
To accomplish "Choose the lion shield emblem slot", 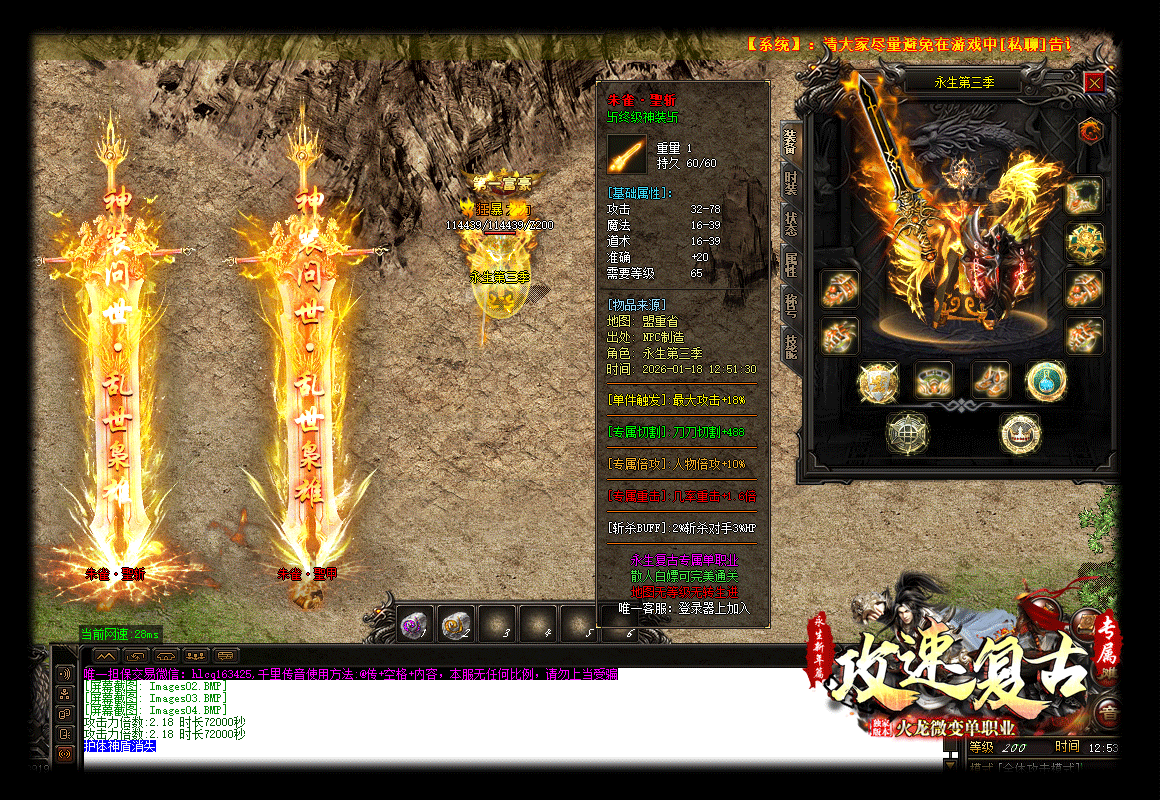I will coord(877,381).
